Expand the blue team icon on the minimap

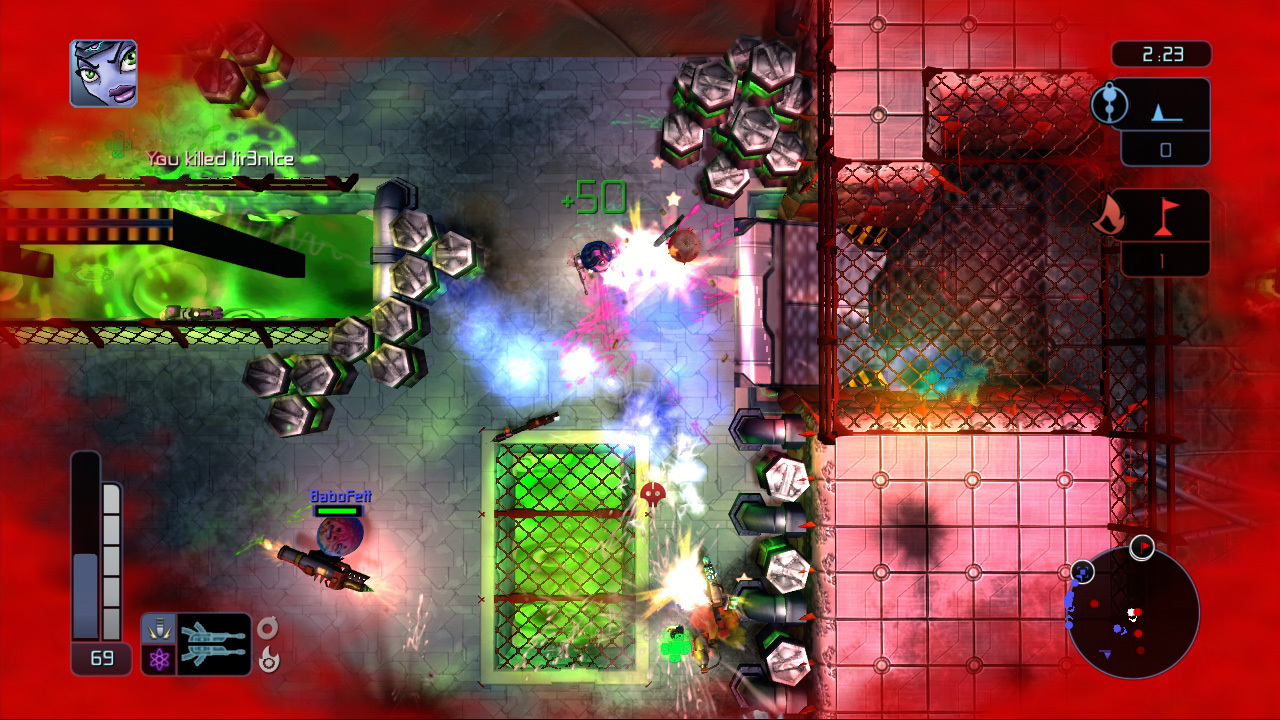pyautogui.click(x=1083, y=573)
